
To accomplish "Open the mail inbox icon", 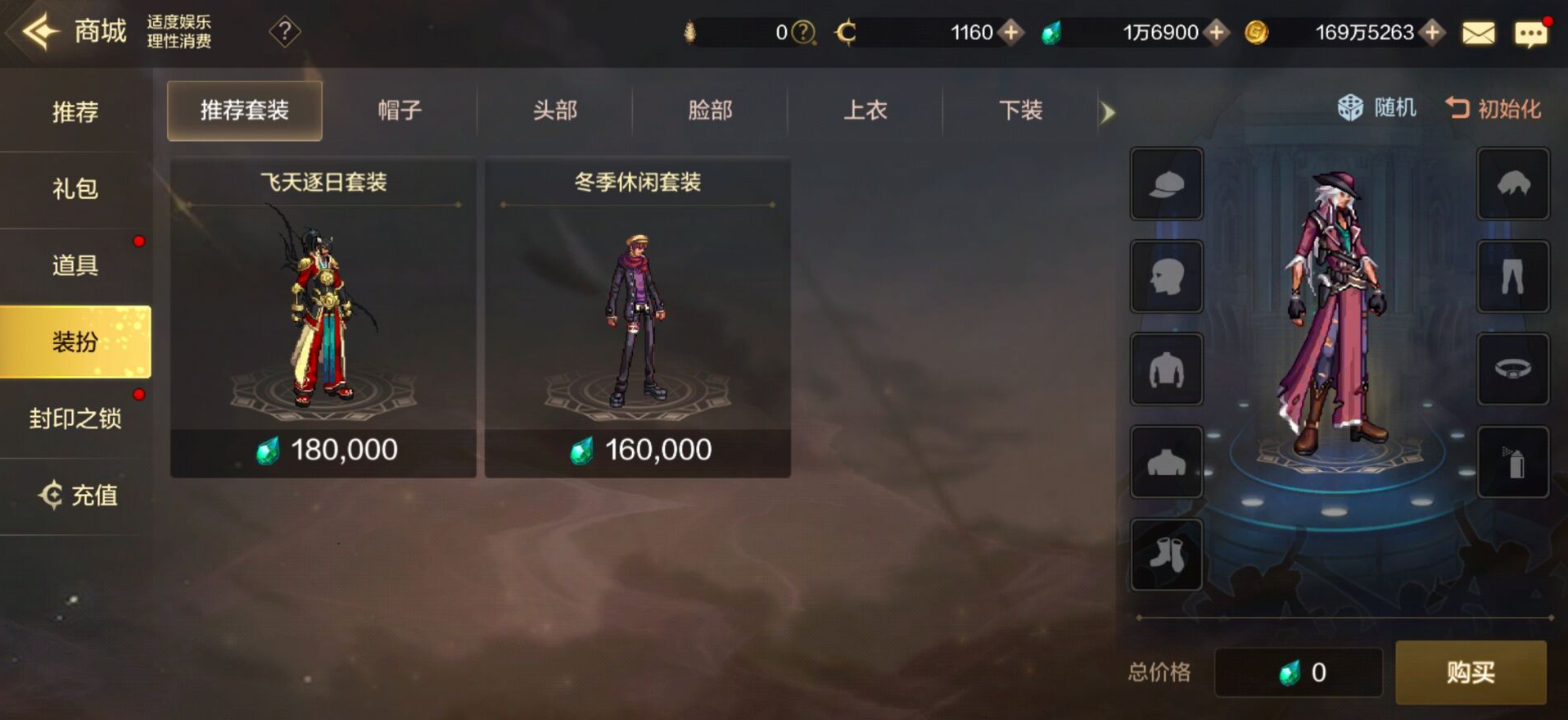I will 1477,32.
